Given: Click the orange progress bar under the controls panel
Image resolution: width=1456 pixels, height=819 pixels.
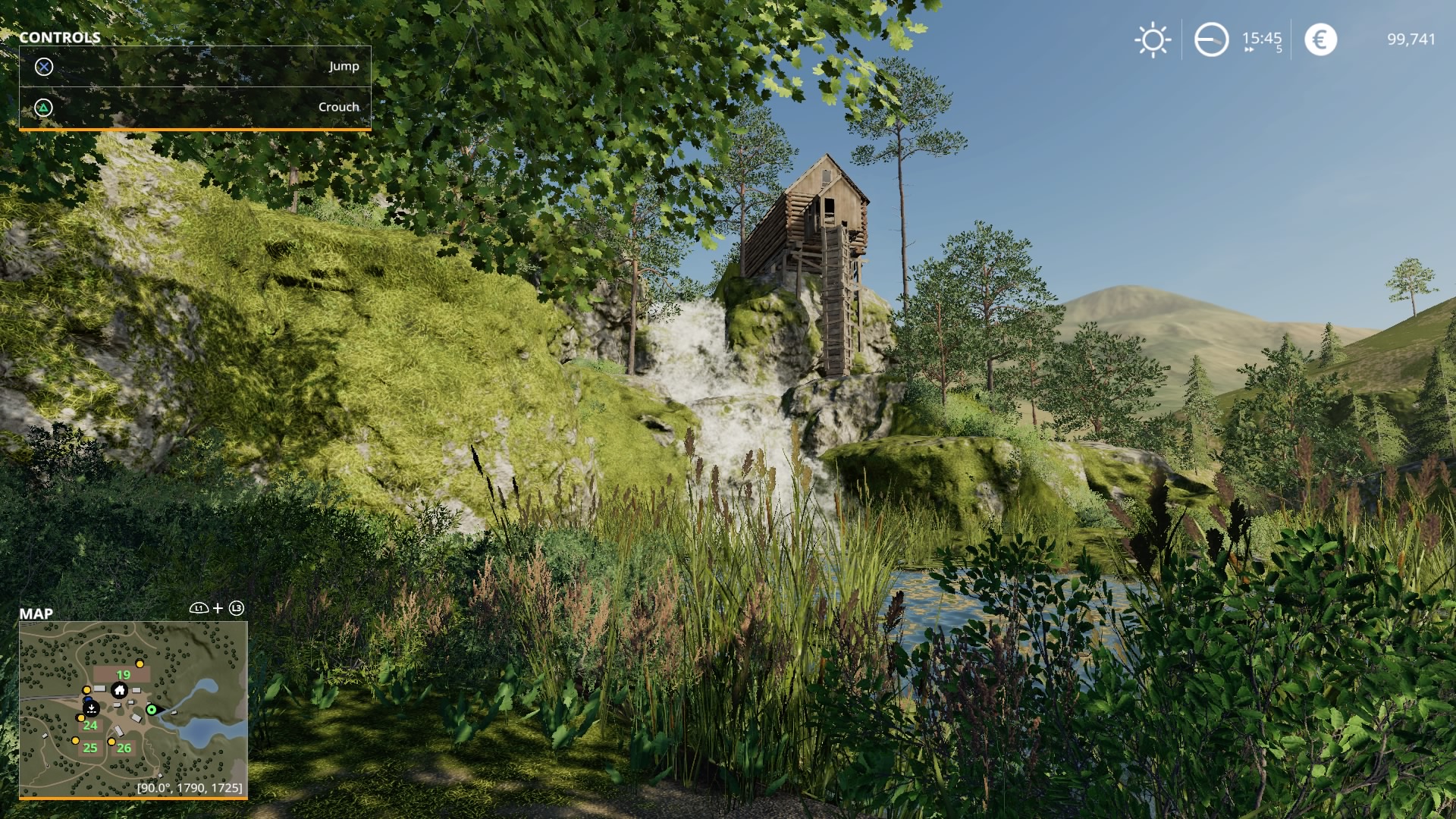Looking at the screenshot, I should [x=194, y=129].
